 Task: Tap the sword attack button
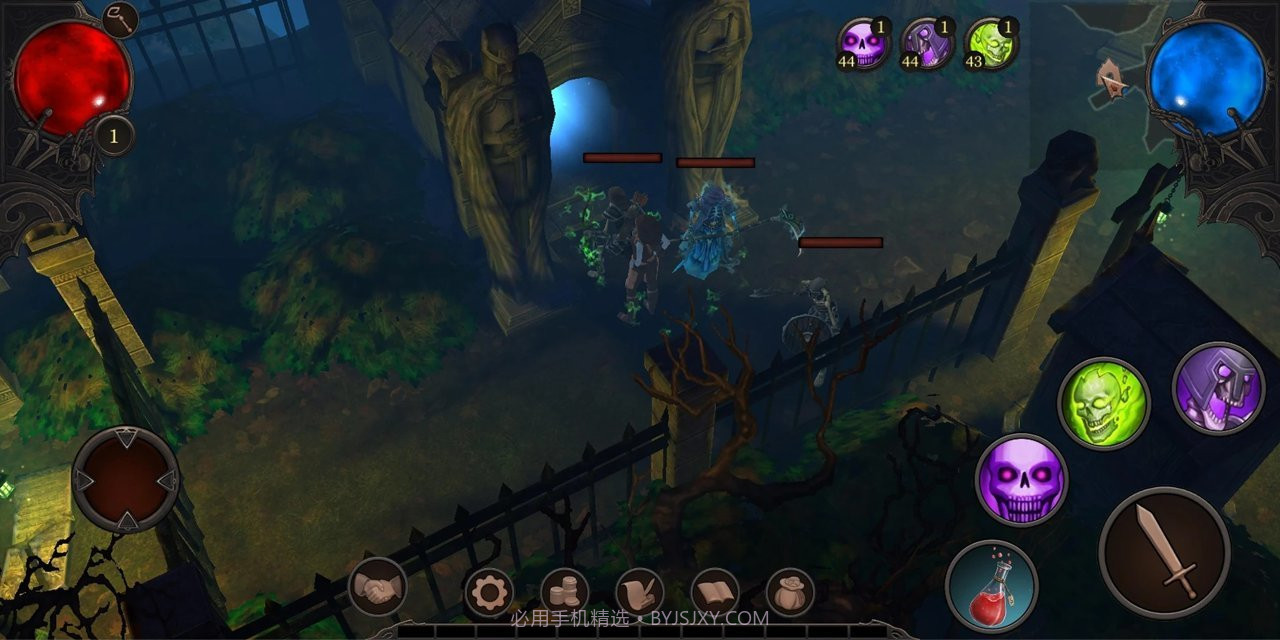(1164, 553)
